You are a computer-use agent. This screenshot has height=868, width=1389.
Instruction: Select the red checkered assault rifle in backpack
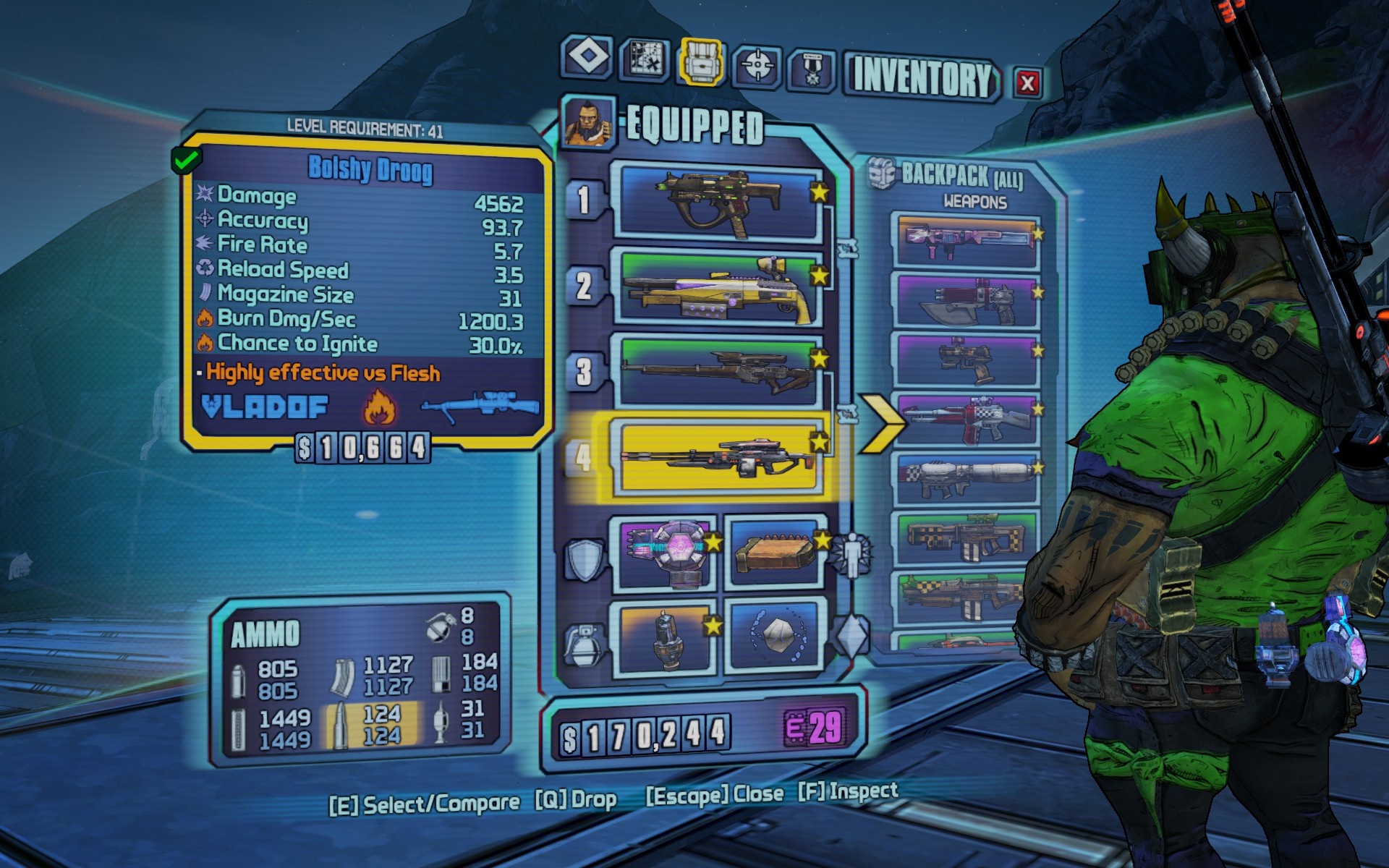point(967,420)
